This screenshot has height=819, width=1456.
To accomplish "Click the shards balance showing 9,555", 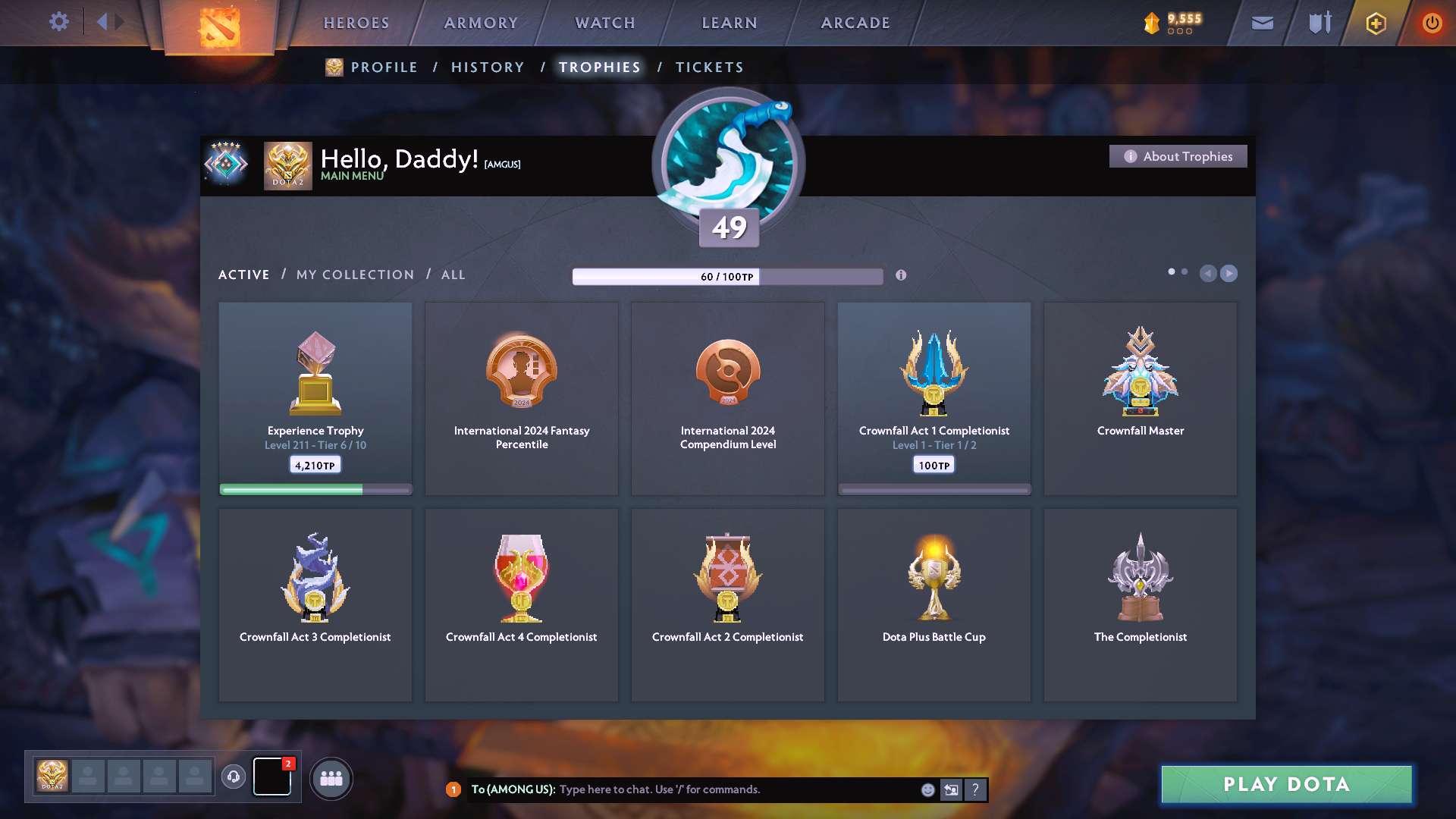I will pyautogui.click(x=1178, y=22).
